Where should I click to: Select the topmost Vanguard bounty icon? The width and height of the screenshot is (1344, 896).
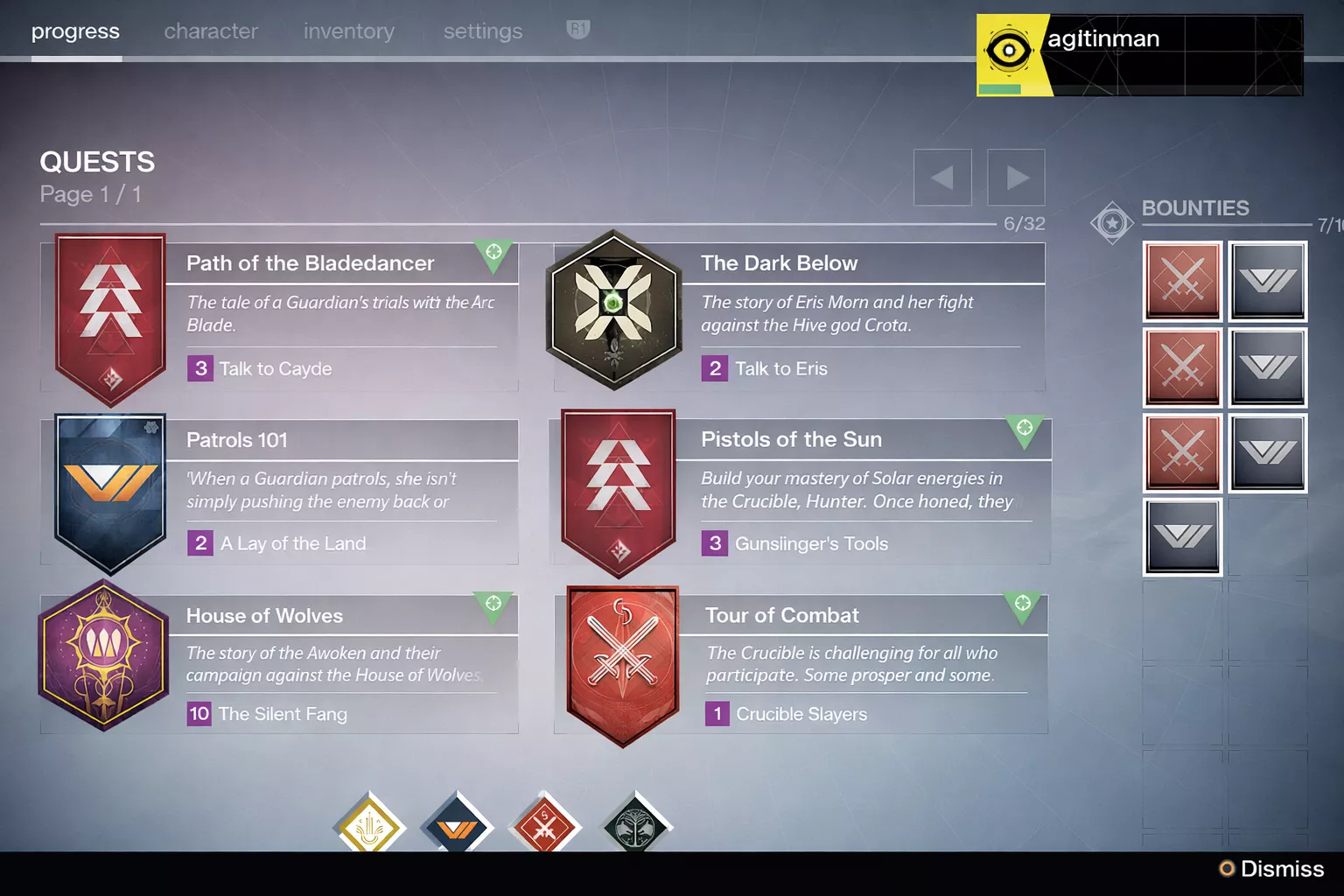pyautogui.click(x=1268, y=282)
